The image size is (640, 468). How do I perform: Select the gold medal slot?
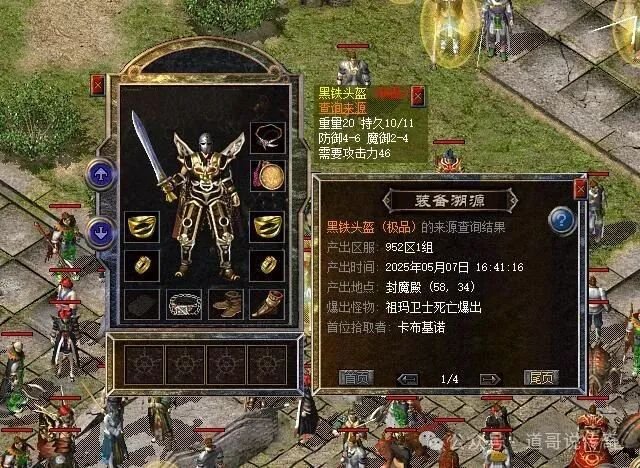266,176
